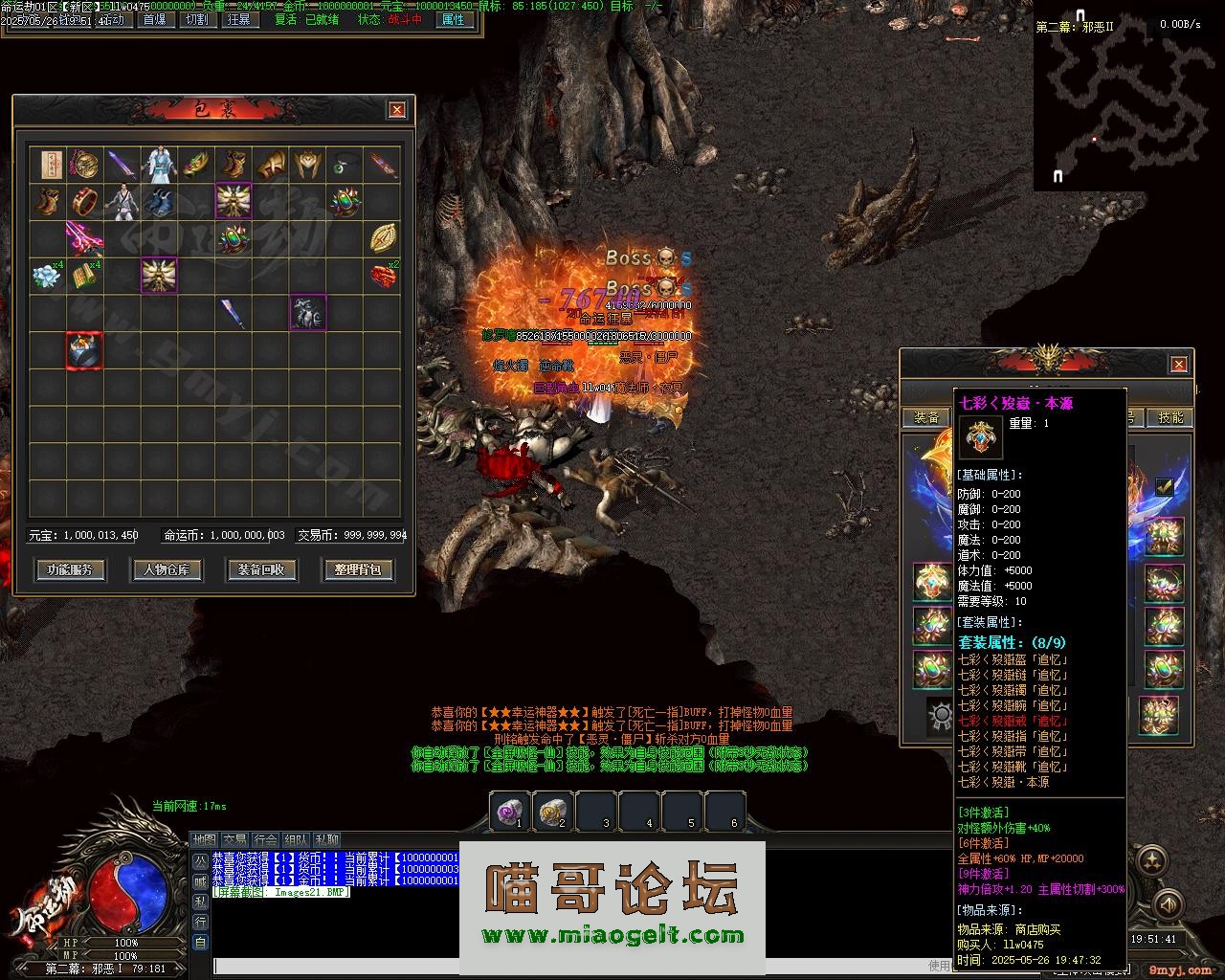Switch to the 技能 skills tab
The height and width of the screenshot is (980, 1225).
click(x=1170, y=417)
